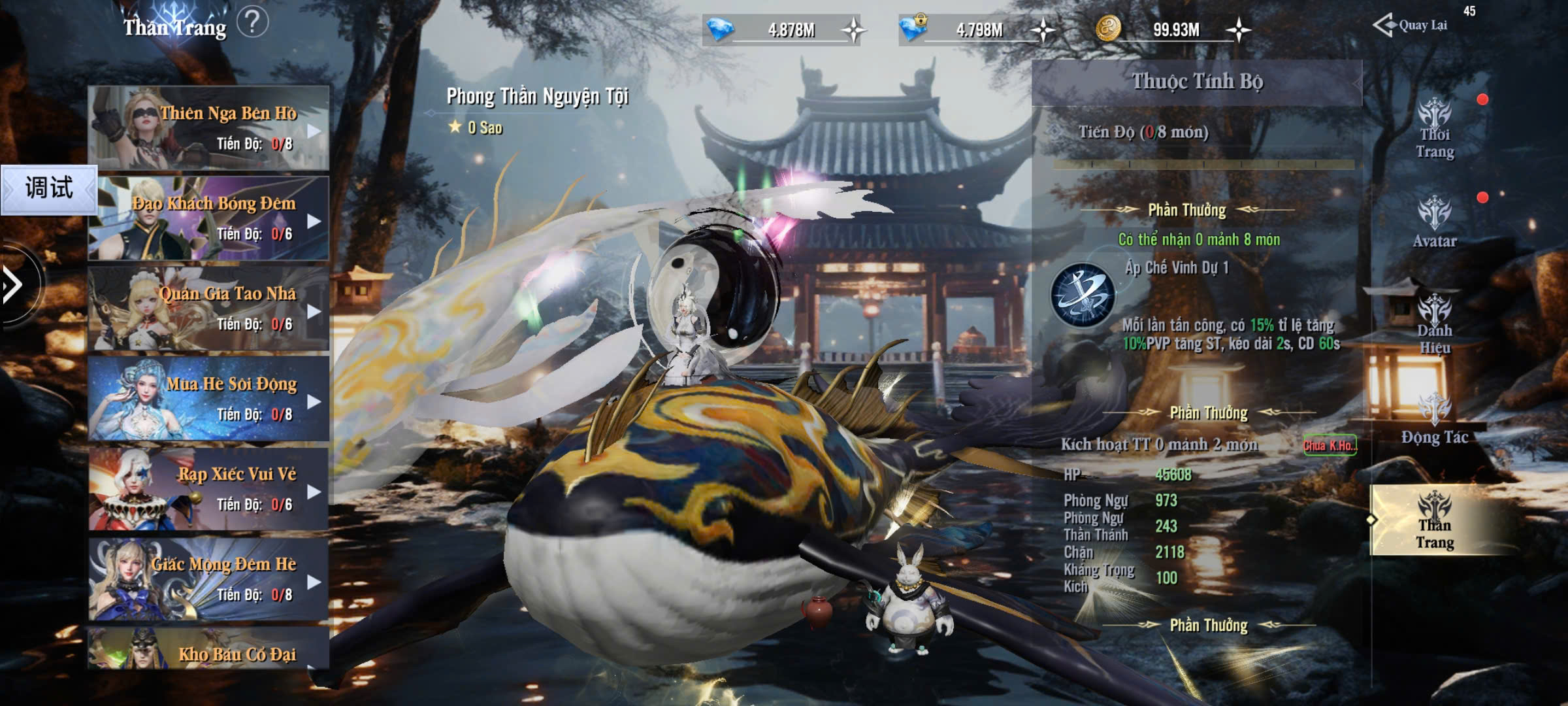
Task: Show the Giấc Mộng Đêm Hè set
Action: (208, 579)
